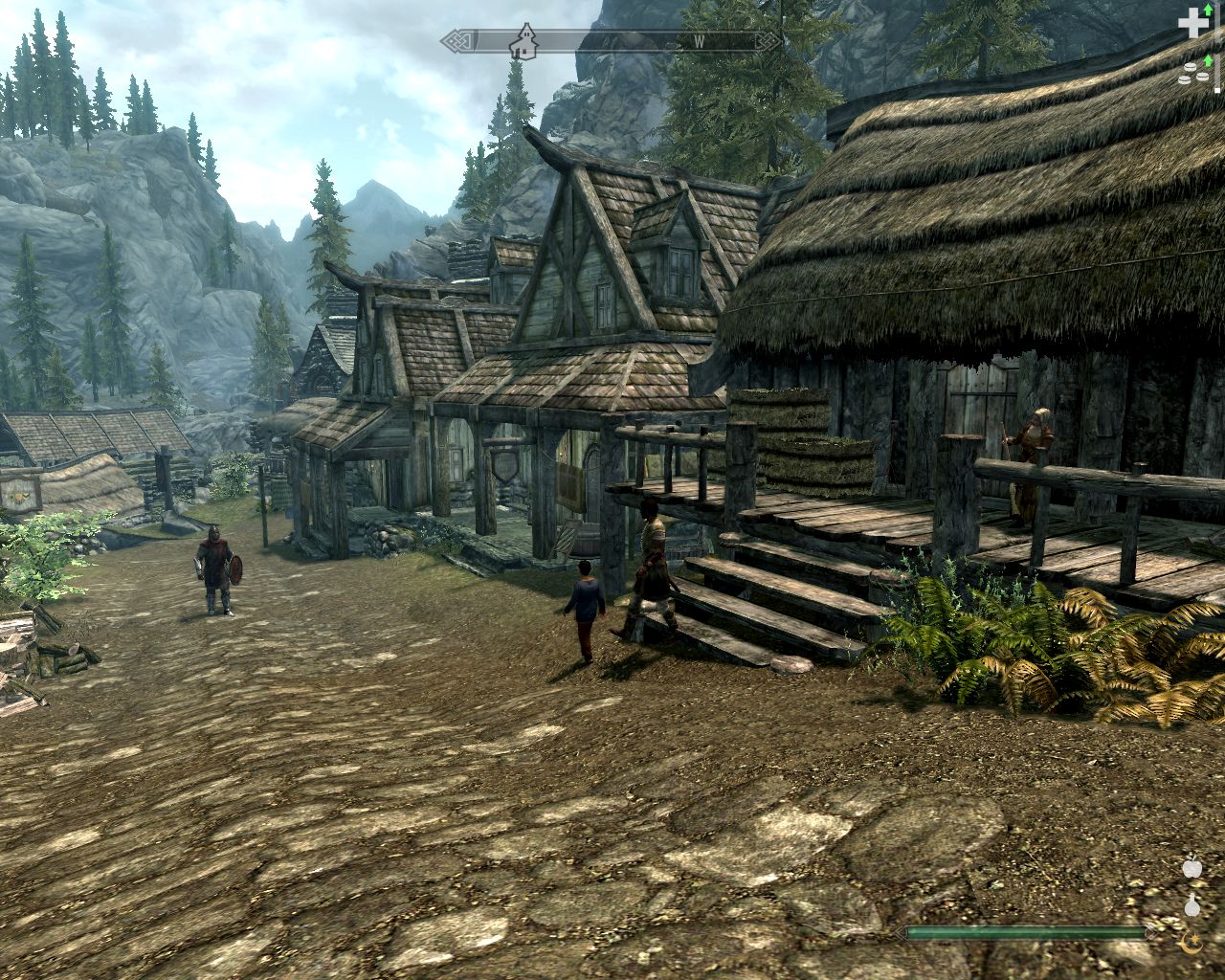The image size is (1225, 980).
Task: Click the golden moon and star icon
Action: tap(1192, 943)
